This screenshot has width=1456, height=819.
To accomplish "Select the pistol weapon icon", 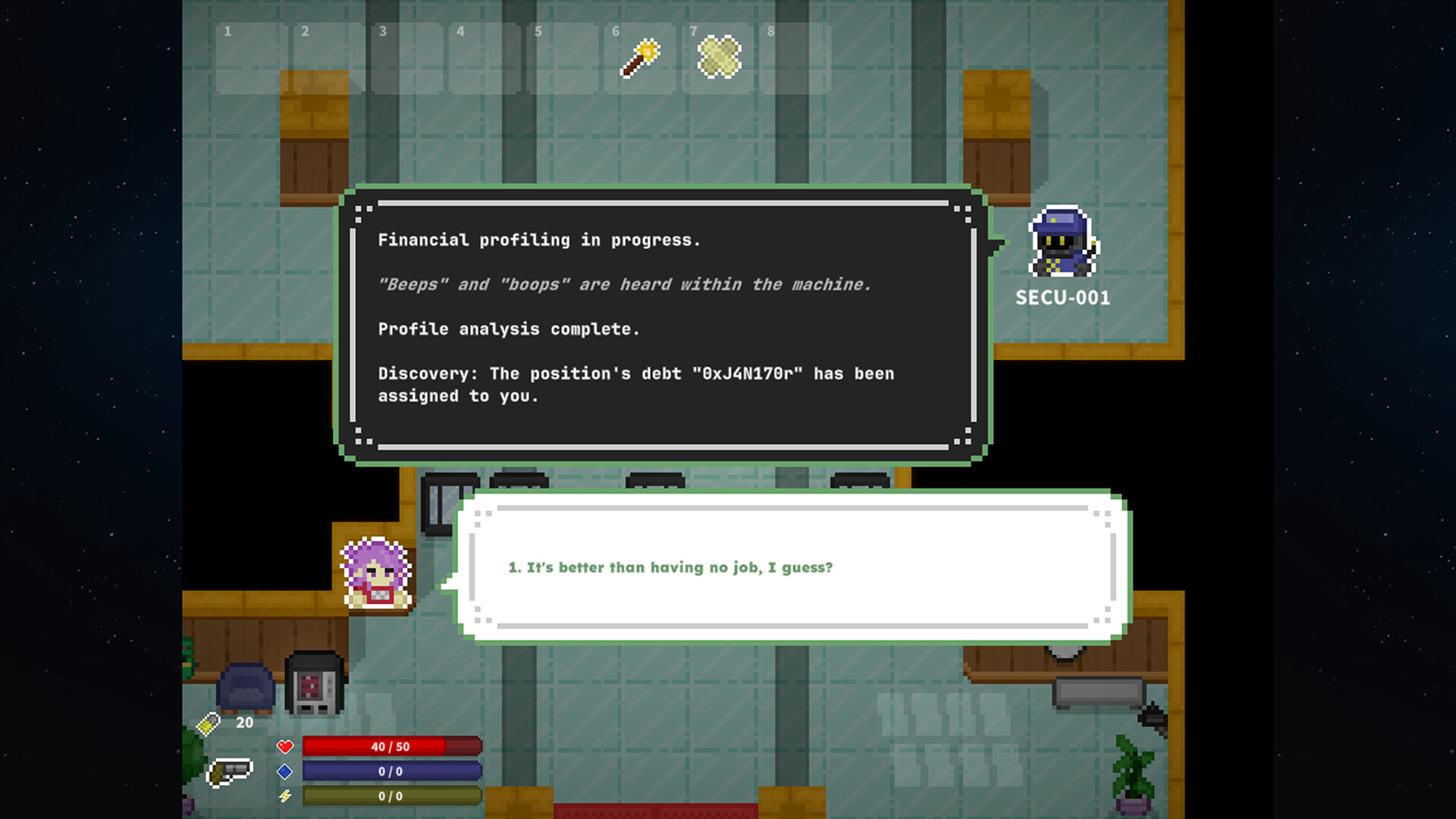I will [231, 772].
